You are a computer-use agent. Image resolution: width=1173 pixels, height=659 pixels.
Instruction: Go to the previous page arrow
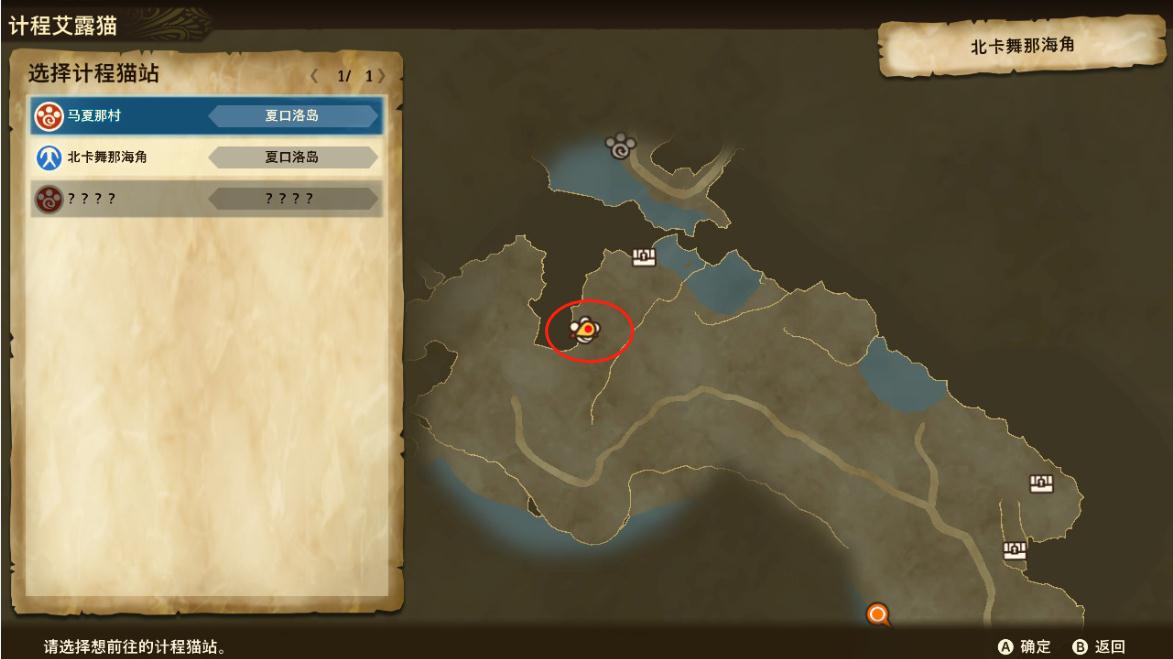(314, 76)
